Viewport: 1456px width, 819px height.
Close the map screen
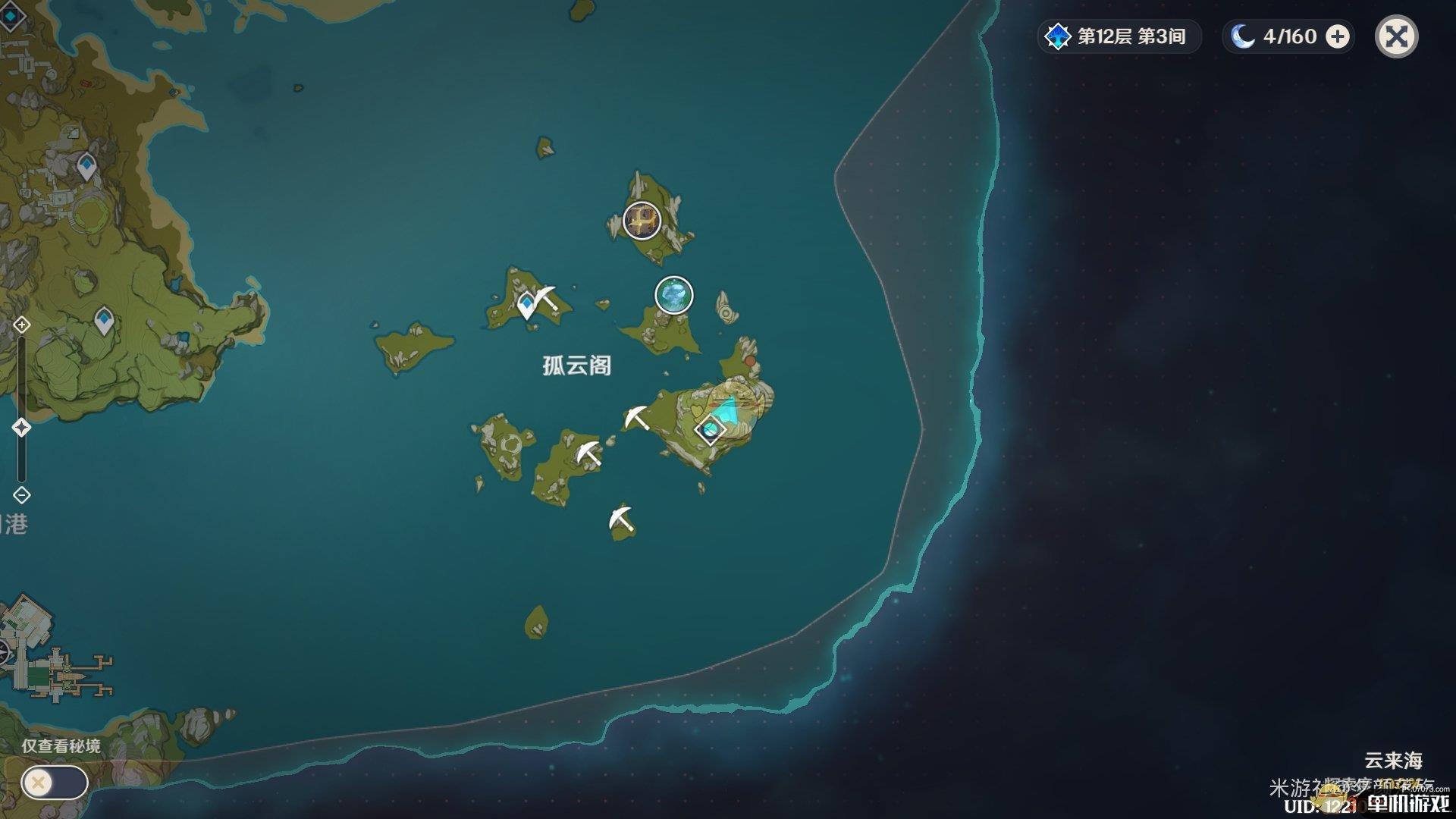[1396, 36]
